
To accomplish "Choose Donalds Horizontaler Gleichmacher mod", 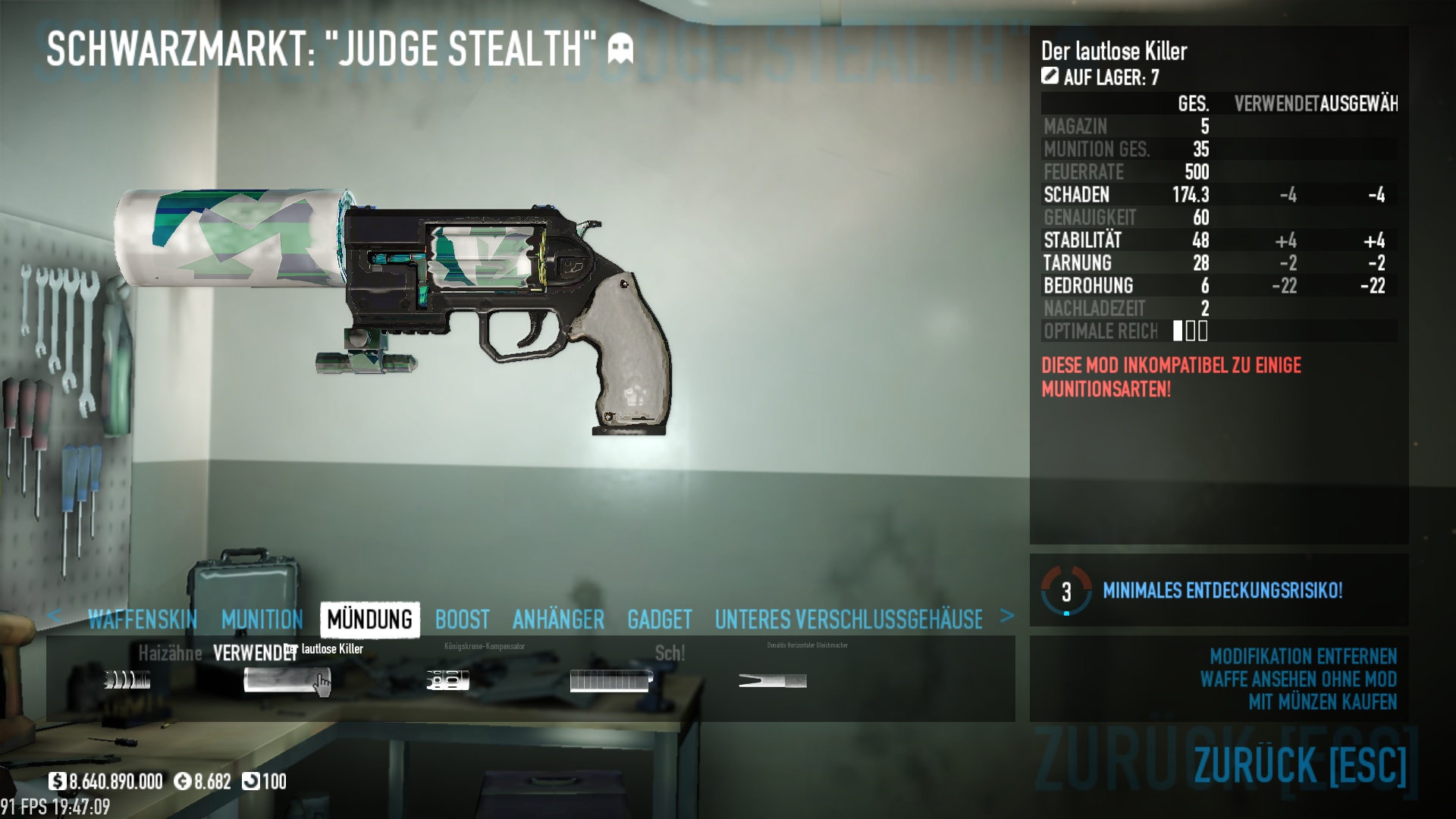I will point(772,680).
